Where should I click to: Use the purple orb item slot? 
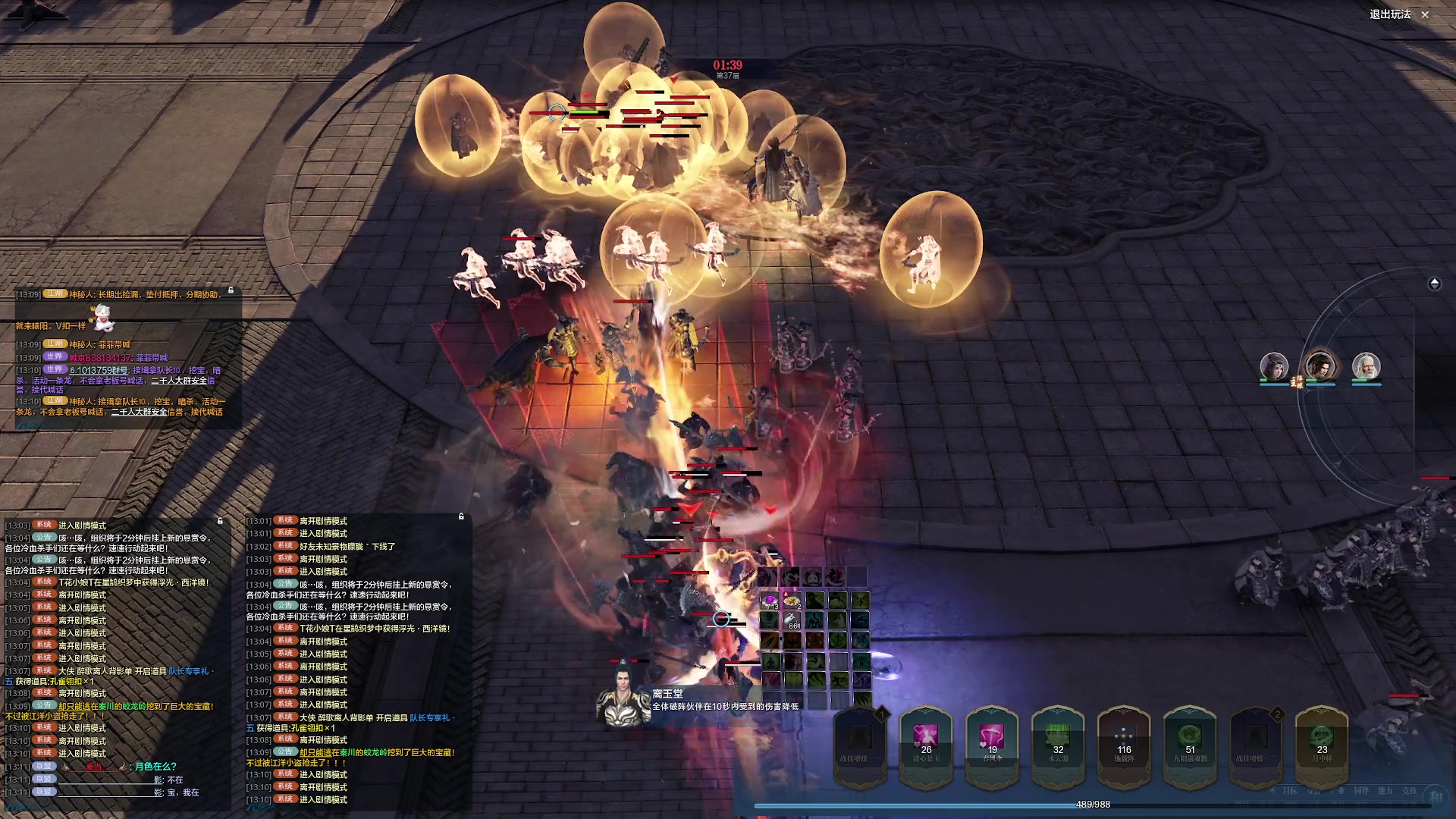[770, 601]
